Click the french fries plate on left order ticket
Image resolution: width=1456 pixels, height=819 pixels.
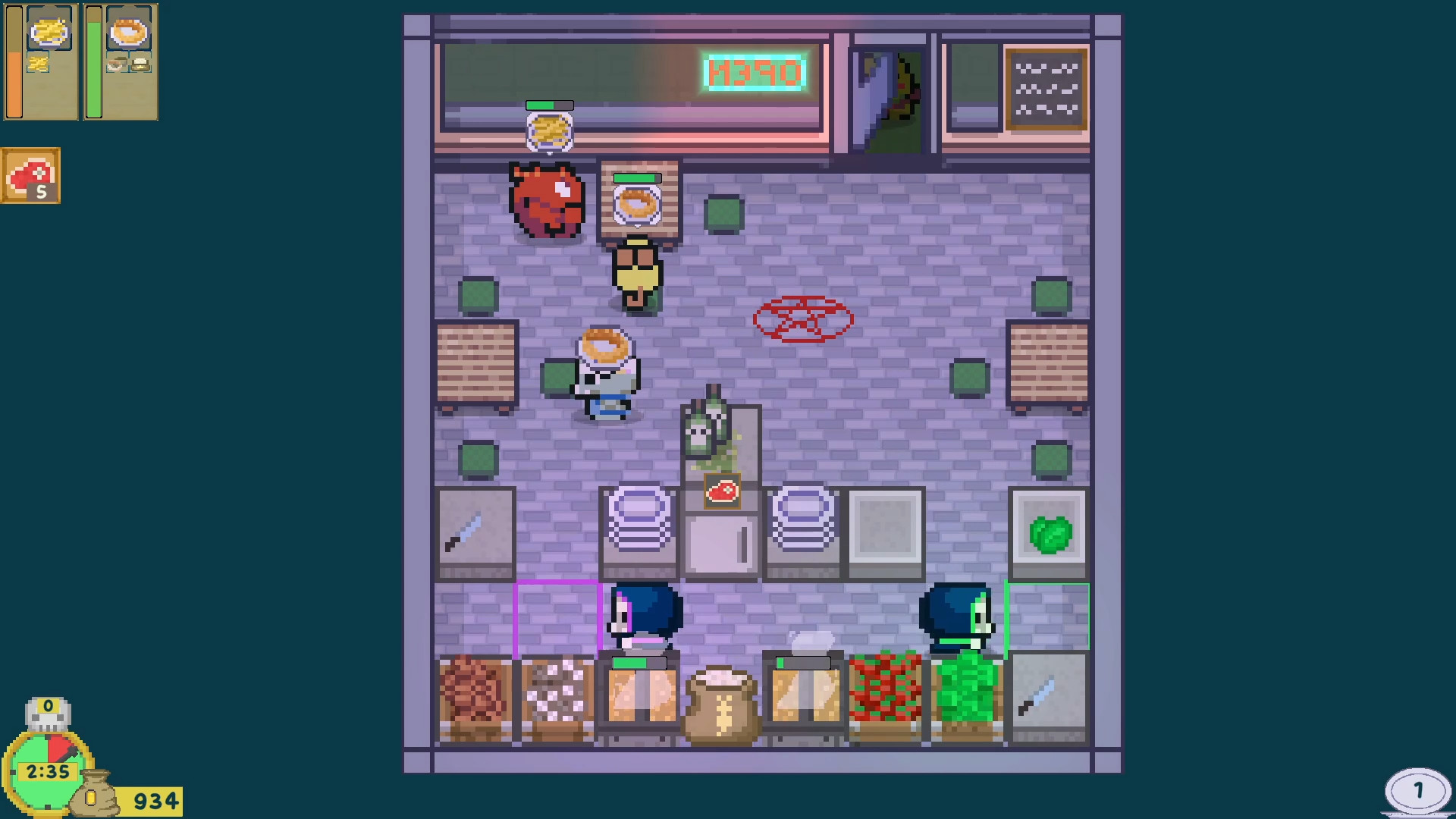(x=47, y=32)
